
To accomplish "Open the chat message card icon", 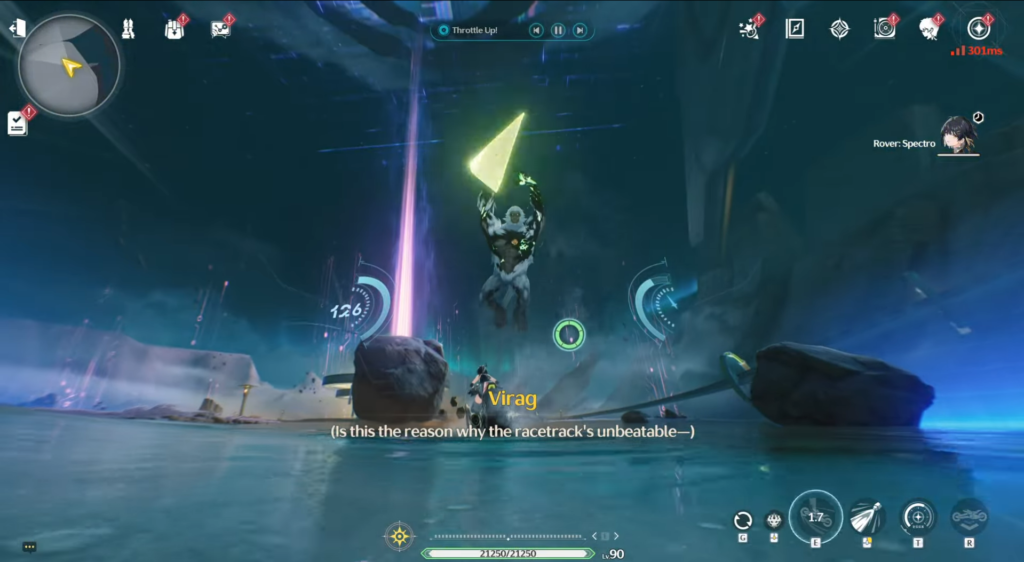I will coord(221,29).
